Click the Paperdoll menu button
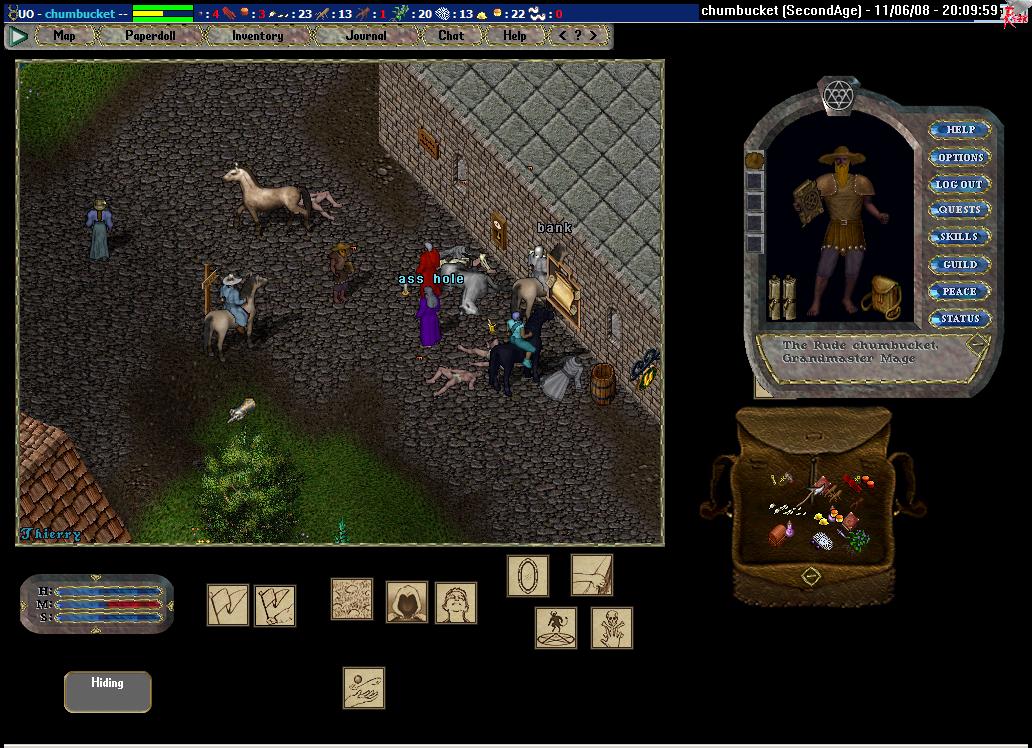 (150, 36)
